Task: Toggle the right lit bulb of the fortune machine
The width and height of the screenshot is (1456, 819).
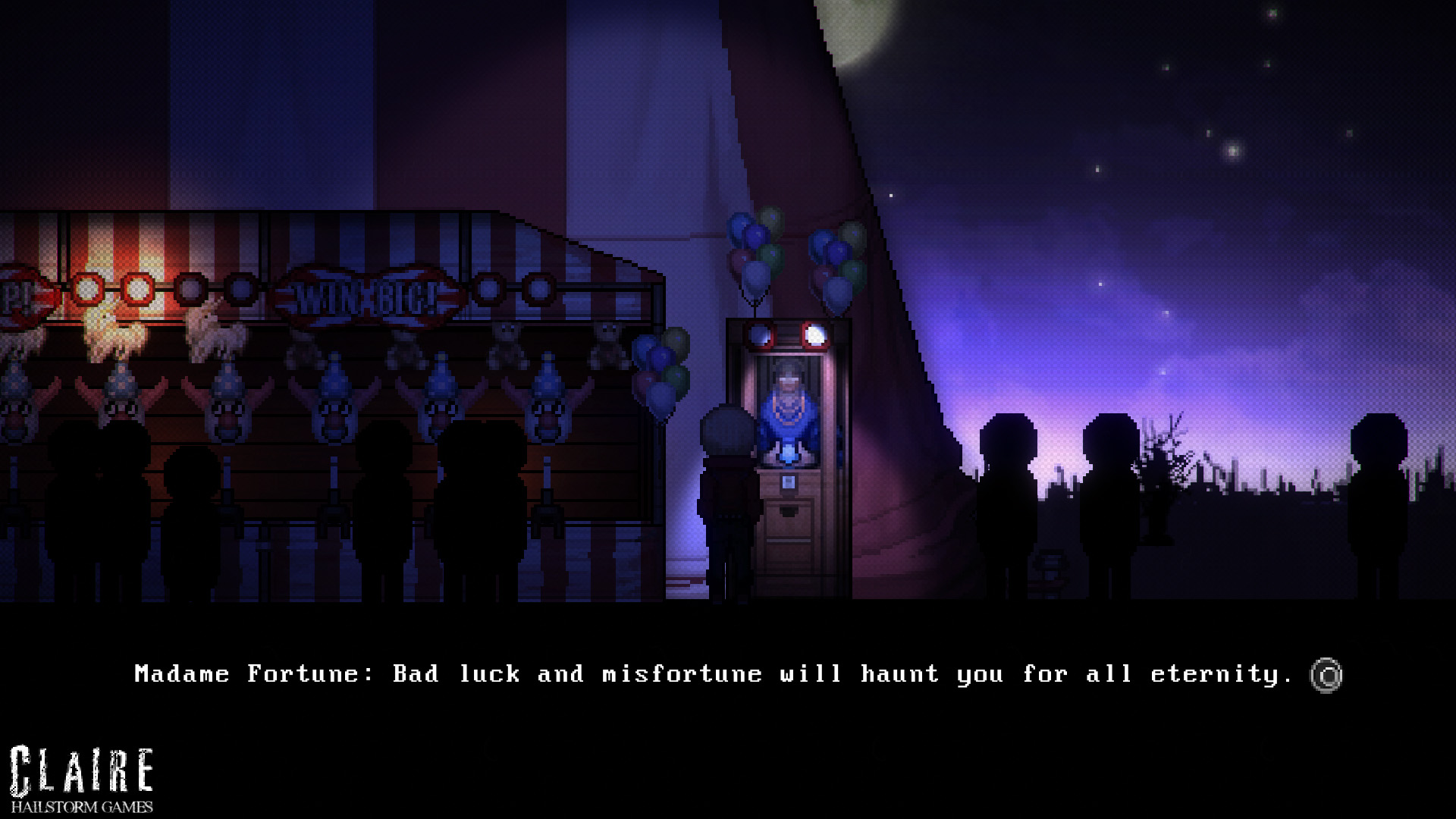Action: 815,336
